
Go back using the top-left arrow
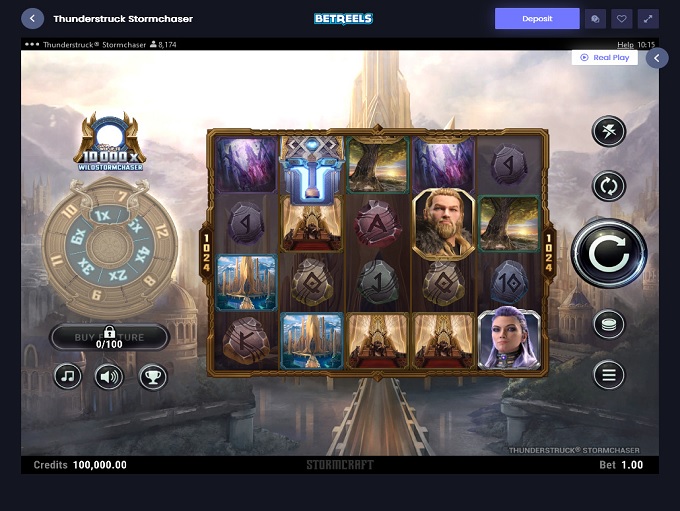point(33,19)
